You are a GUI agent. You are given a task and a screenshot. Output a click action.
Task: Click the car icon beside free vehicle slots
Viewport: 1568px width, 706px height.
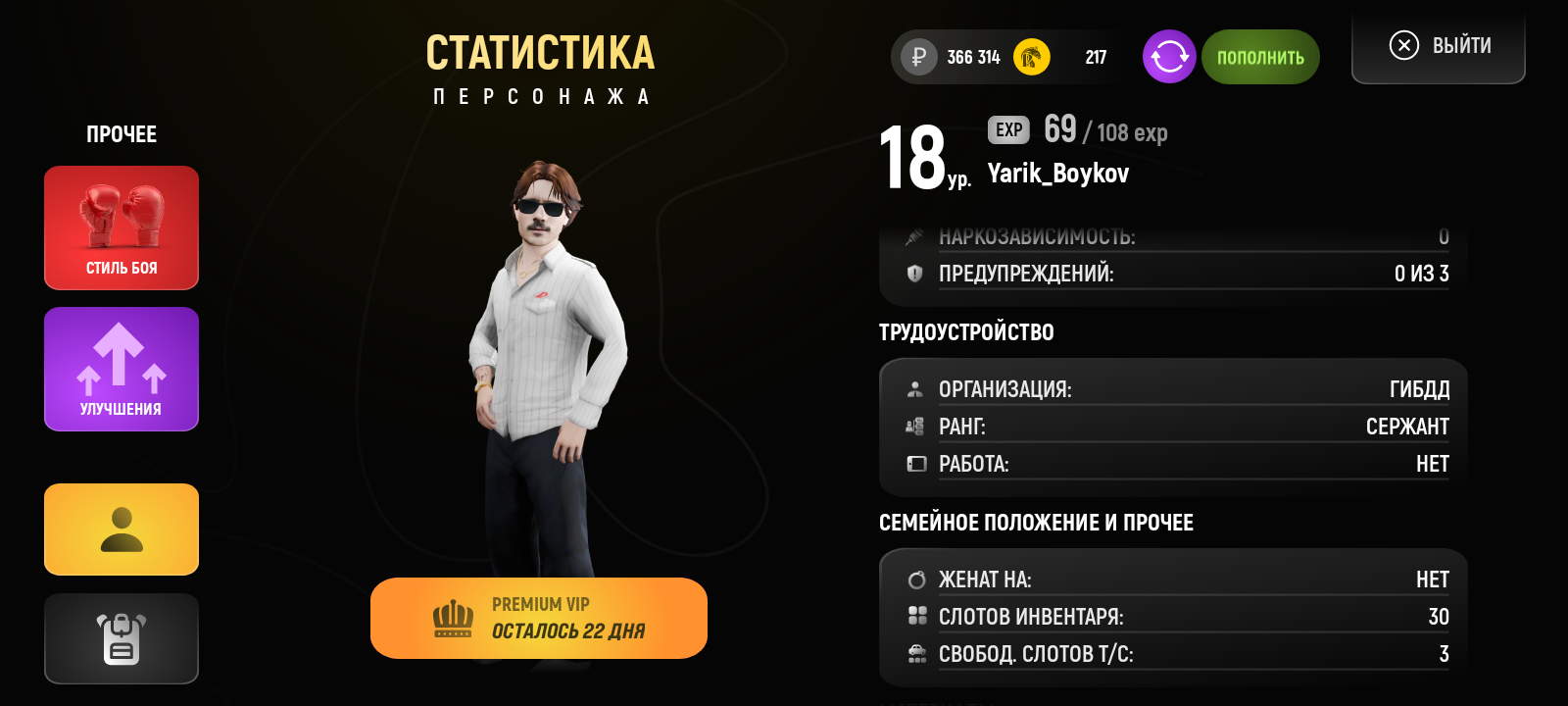(917, 654)
